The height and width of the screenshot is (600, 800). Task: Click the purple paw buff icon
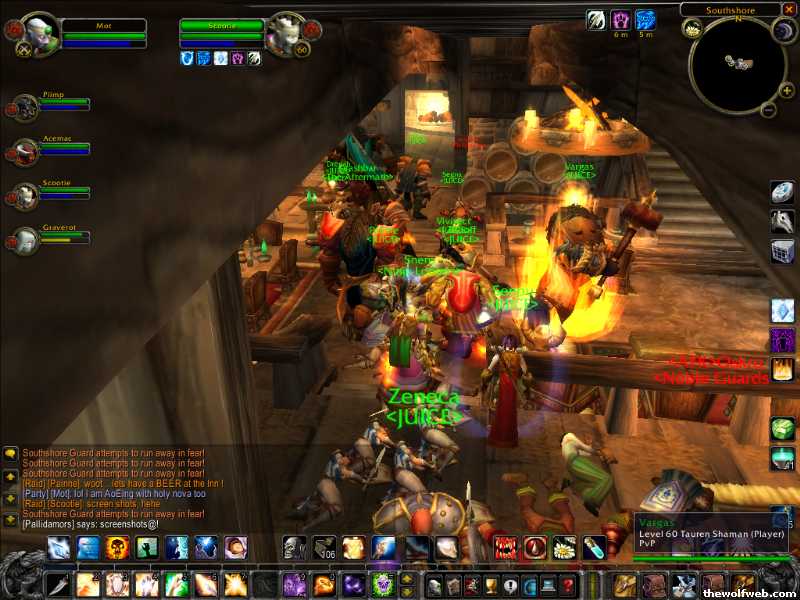pos(621,19)
